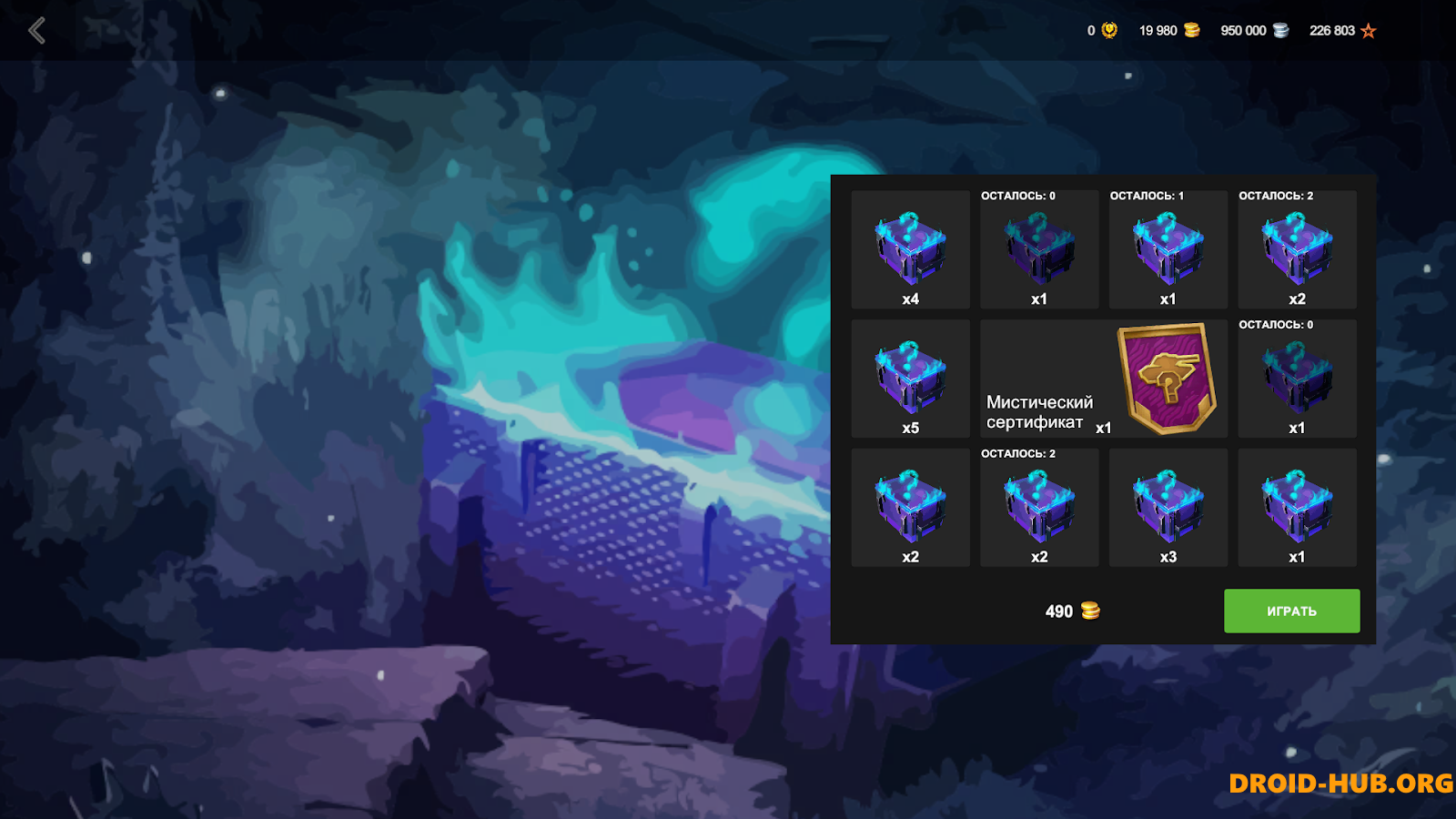Select the x3 mystery container tile
The height and width of the screenshot is (819, 1456).
click(1168, 508)
